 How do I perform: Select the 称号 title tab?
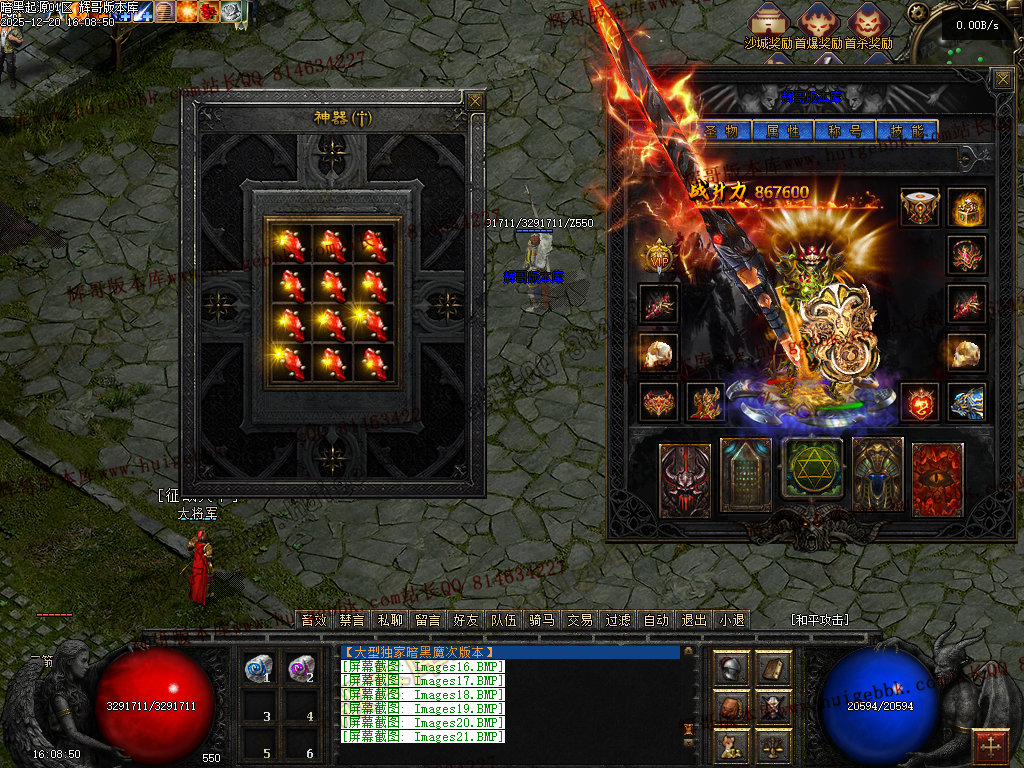[845, 131]
